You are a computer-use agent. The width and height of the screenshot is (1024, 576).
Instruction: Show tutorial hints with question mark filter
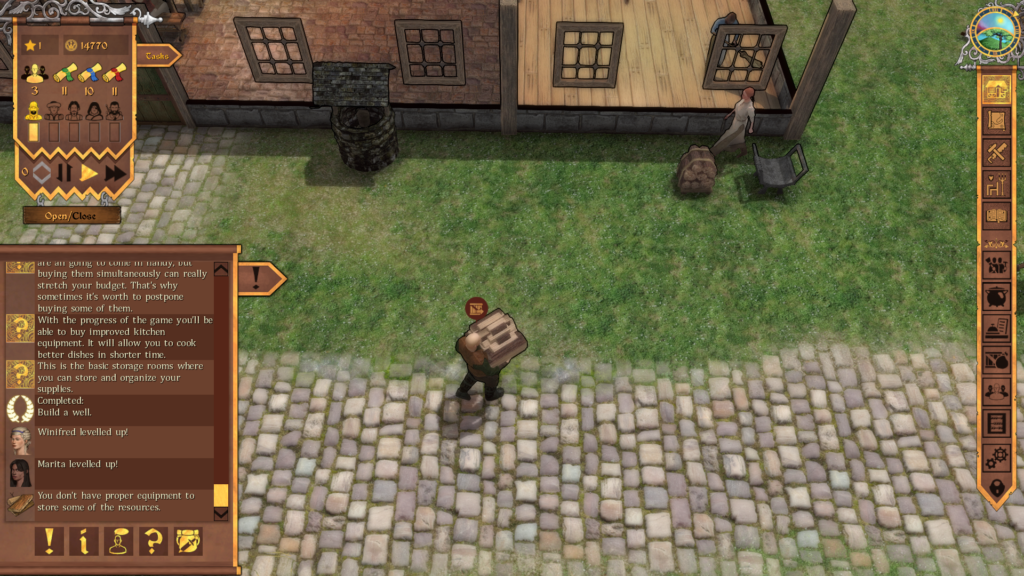(154, 541)
